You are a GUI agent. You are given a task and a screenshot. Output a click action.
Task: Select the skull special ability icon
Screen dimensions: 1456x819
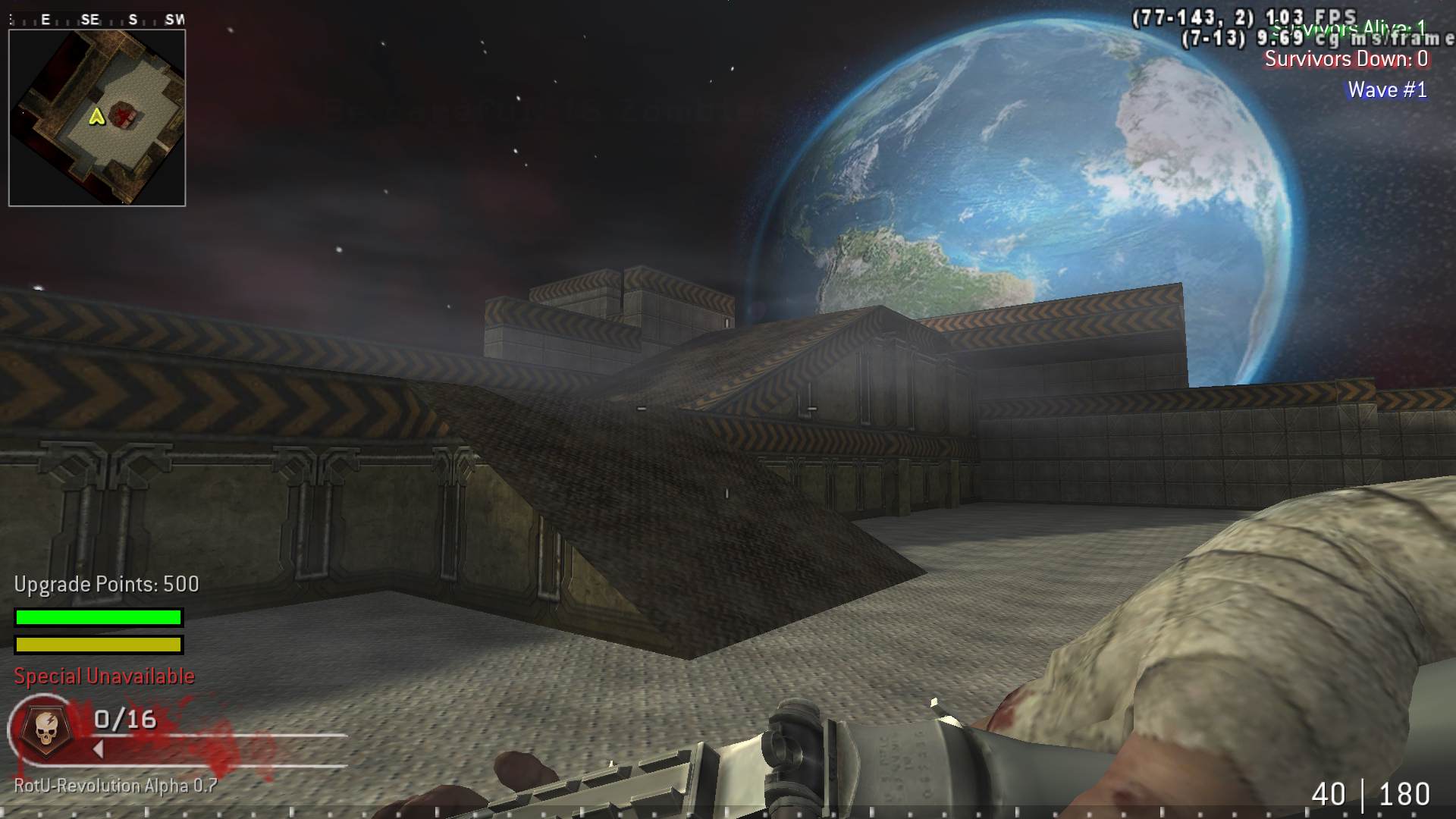coord(45,728)
